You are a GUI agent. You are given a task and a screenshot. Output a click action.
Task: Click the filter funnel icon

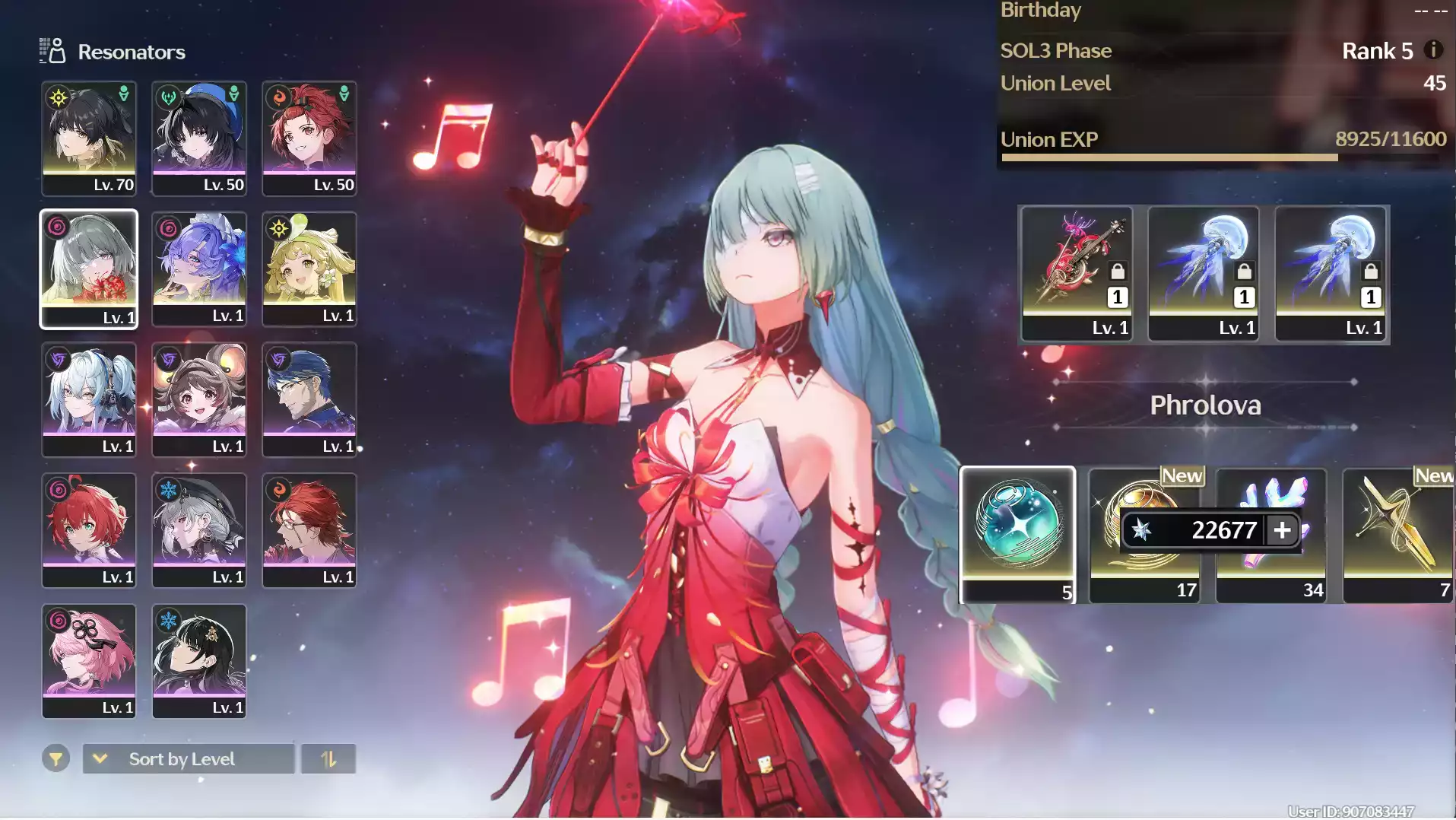(55, 758)
